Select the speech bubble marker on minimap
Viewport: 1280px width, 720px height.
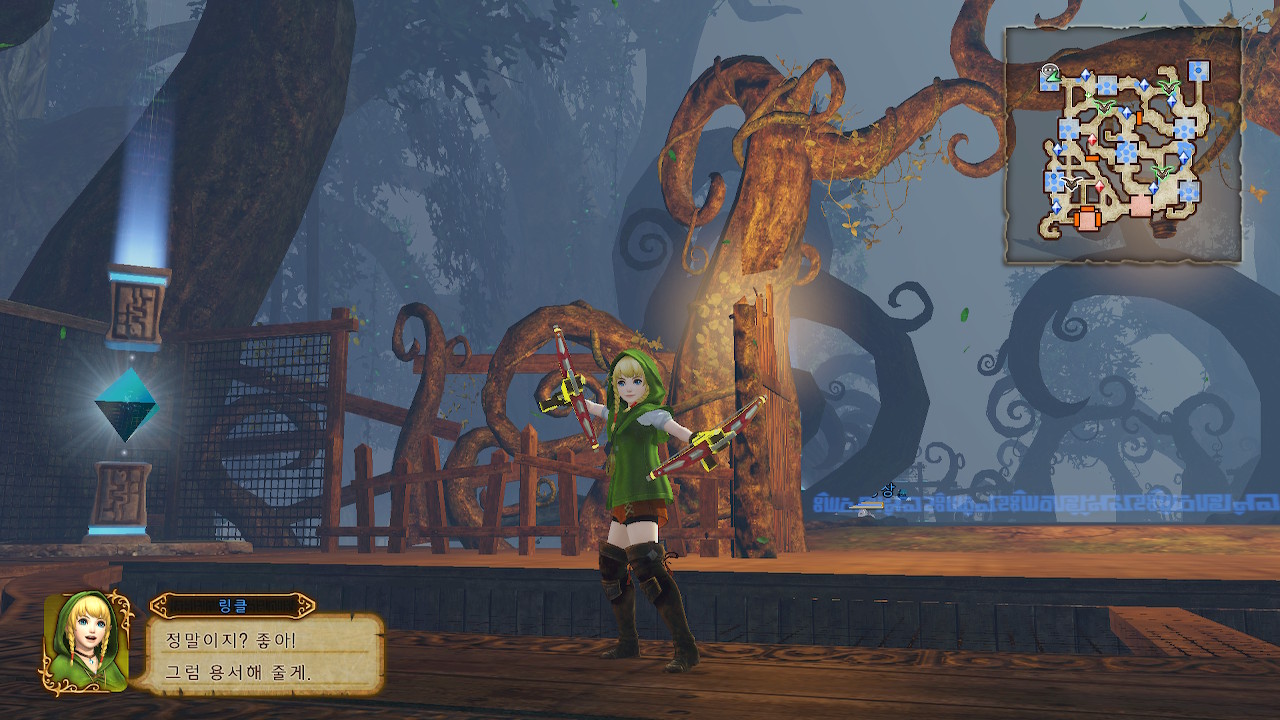1048,70
